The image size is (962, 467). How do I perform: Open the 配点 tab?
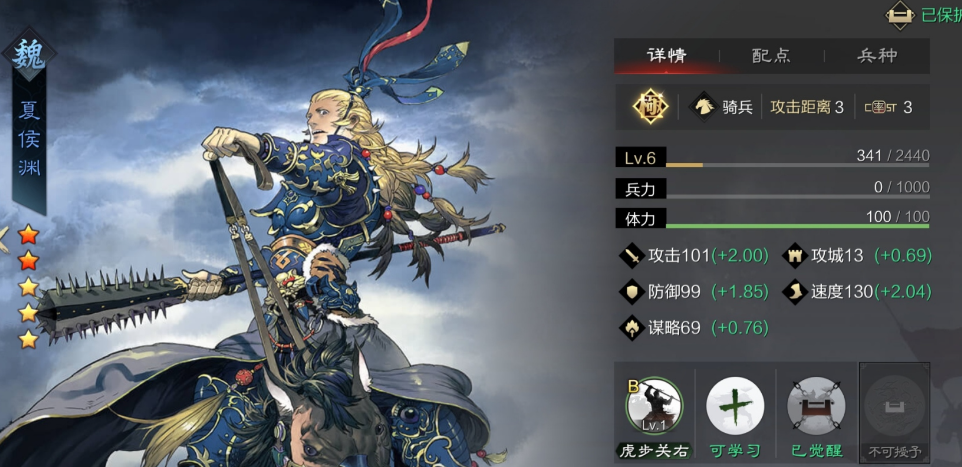pos(771,56)
